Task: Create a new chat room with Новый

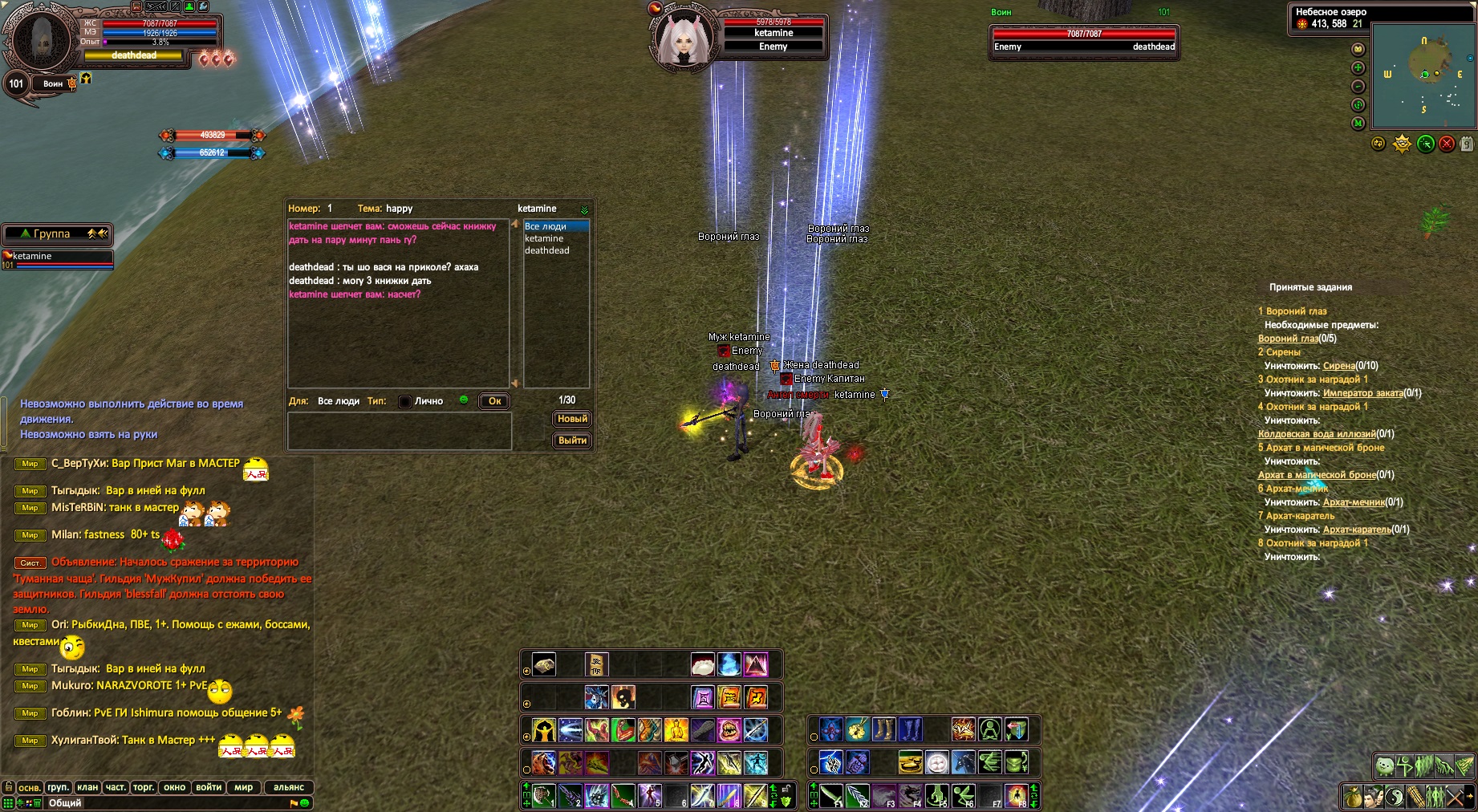Action: [x=572, y=419]
